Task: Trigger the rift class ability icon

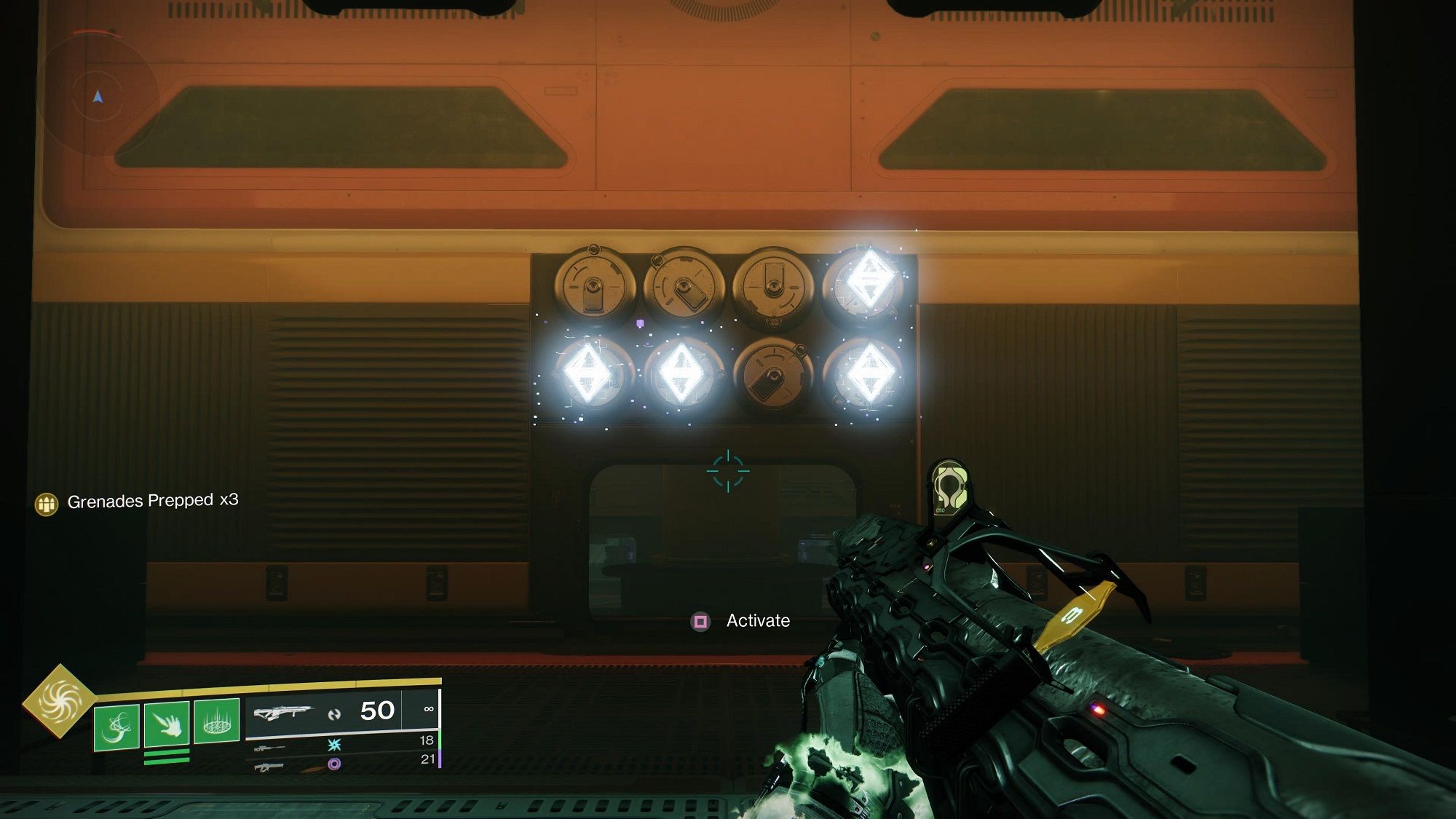Action: tap(217, 721)
